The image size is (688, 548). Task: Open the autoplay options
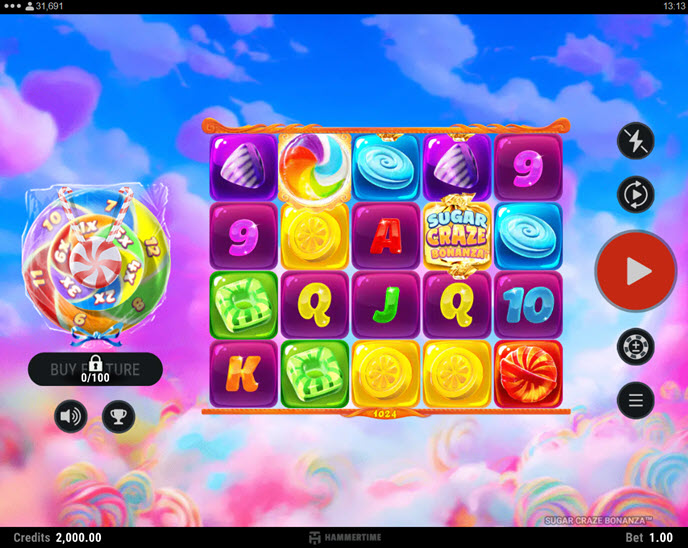(x=636, y=193)
